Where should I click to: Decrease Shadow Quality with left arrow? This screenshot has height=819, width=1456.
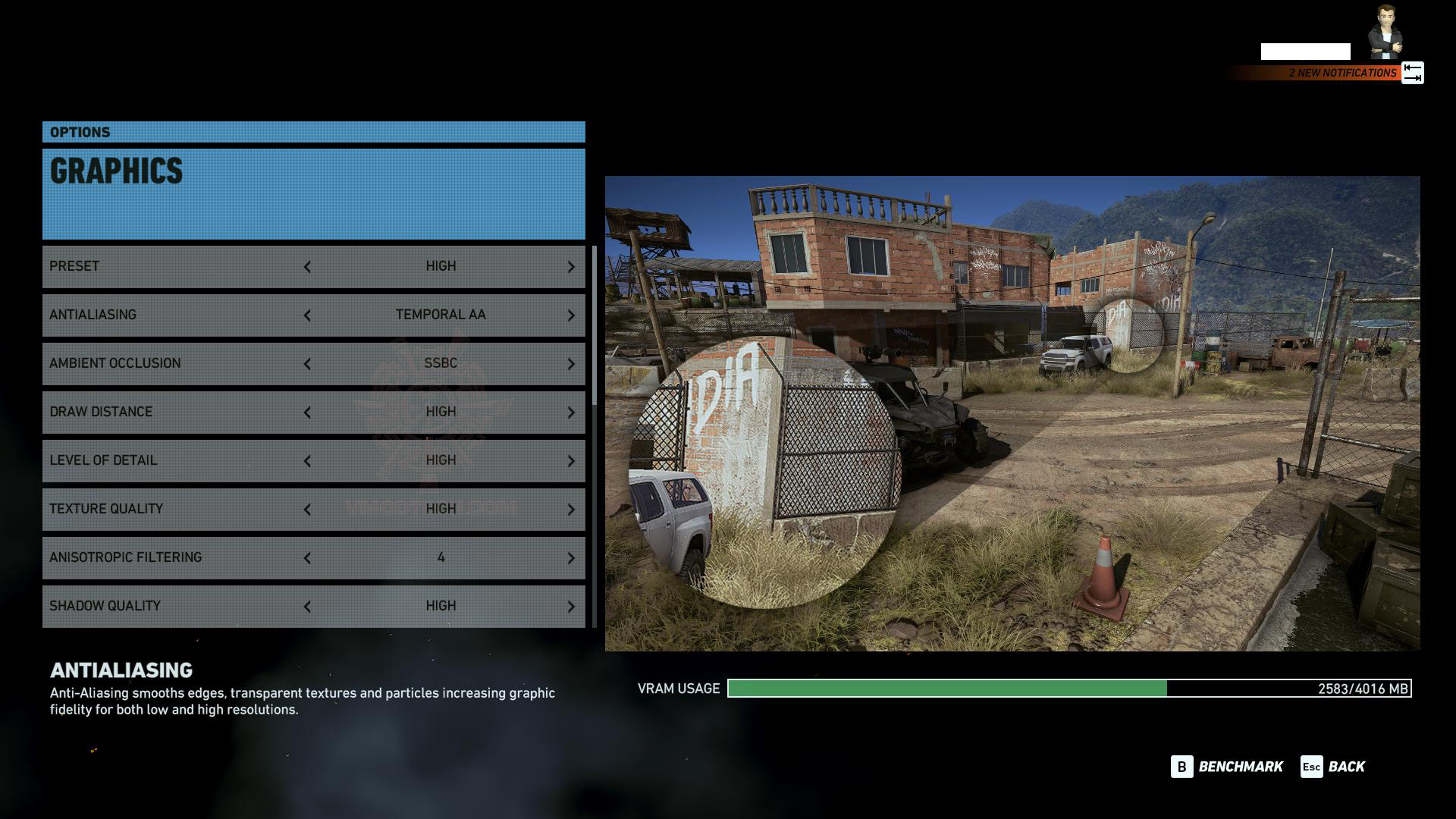click(307, 607)
